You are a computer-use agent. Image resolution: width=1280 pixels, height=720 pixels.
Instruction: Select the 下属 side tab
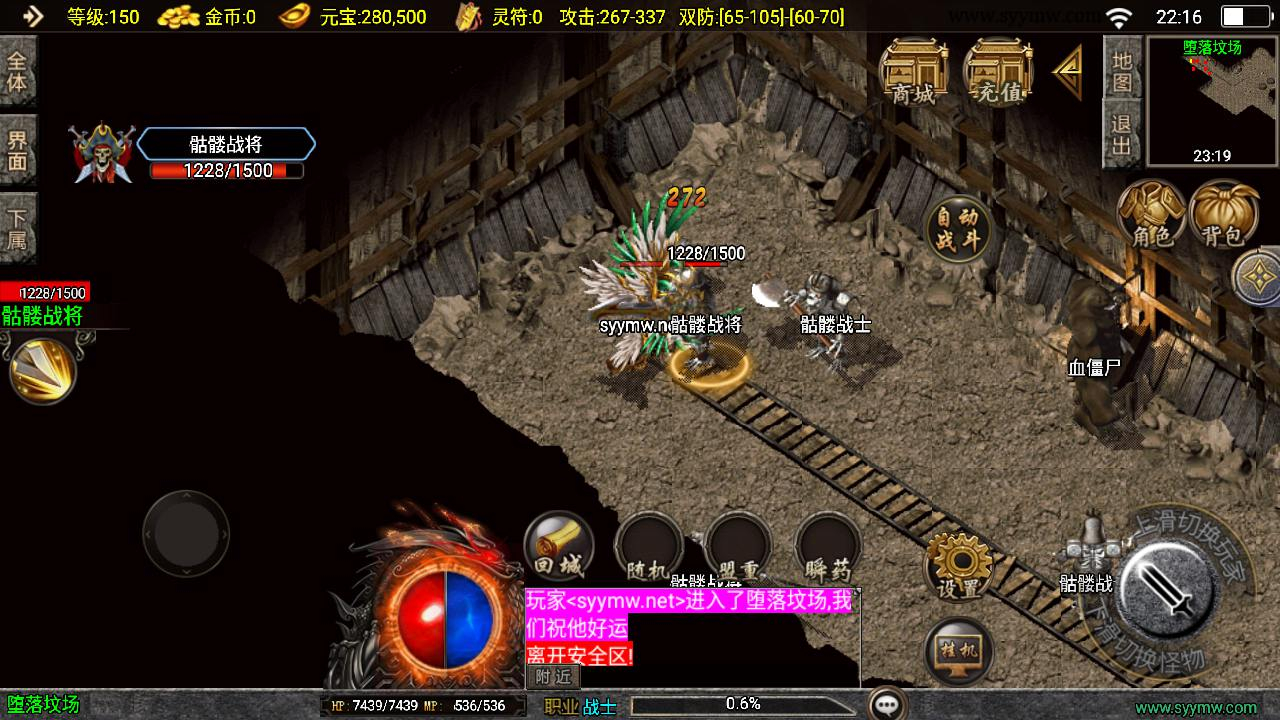point(18,229)
